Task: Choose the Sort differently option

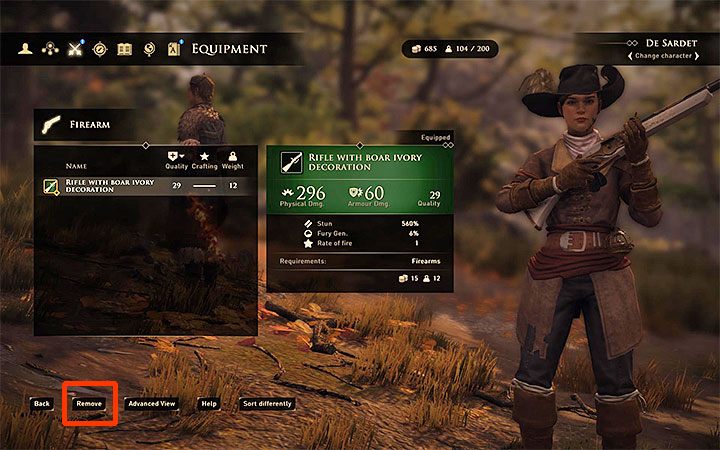Action: point(267,403)
